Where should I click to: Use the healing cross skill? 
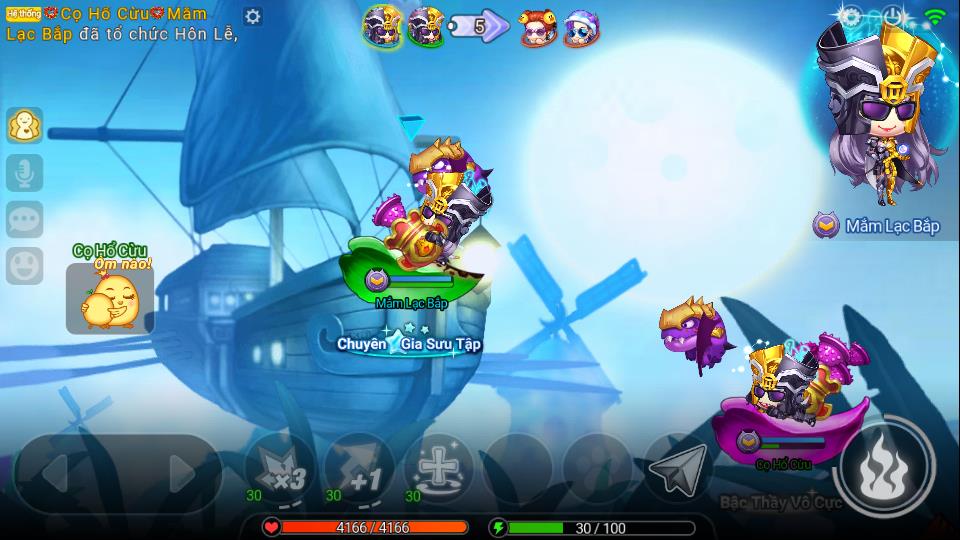437,468
